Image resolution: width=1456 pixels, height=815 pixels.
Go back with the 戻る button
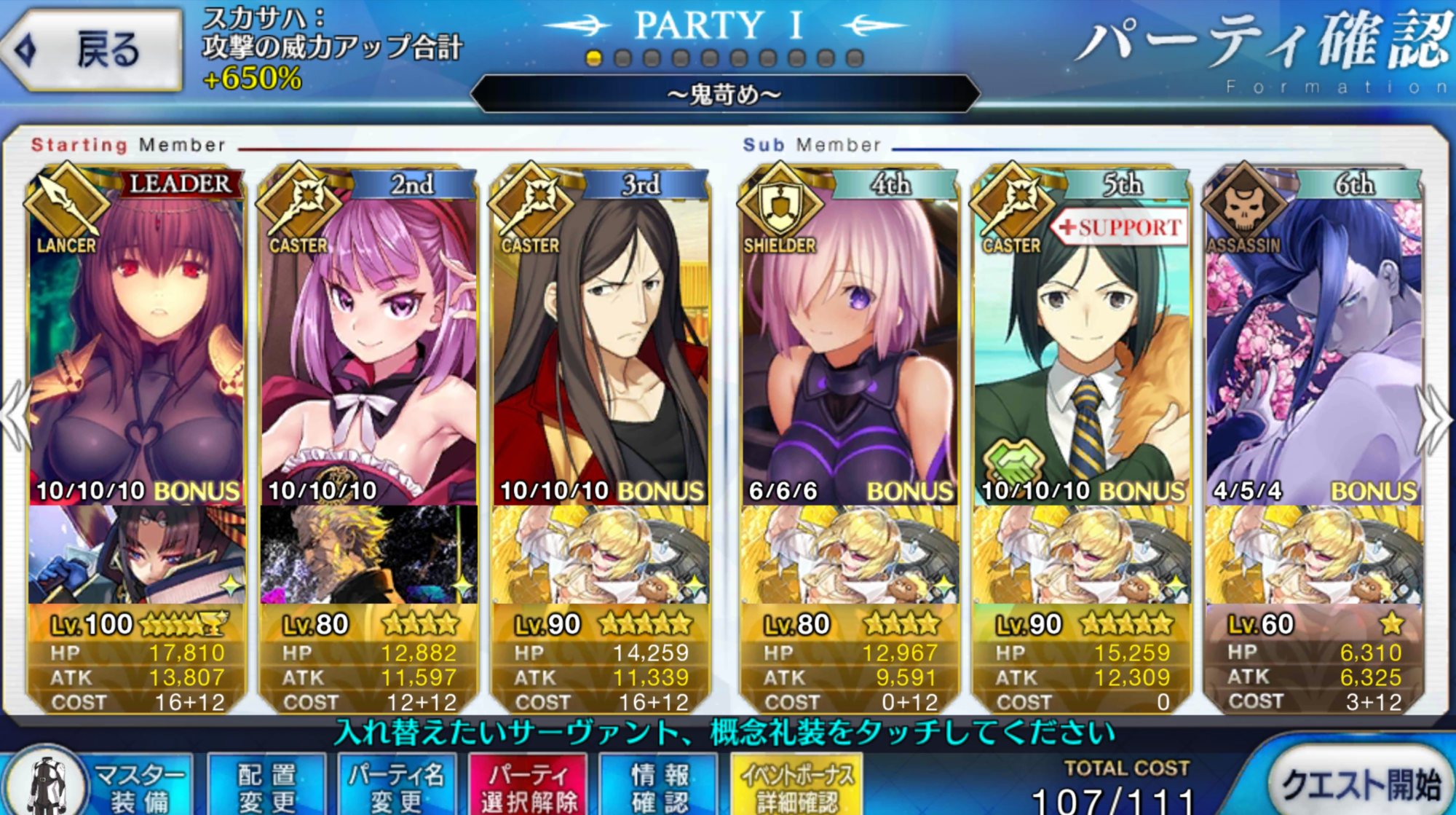92,50
